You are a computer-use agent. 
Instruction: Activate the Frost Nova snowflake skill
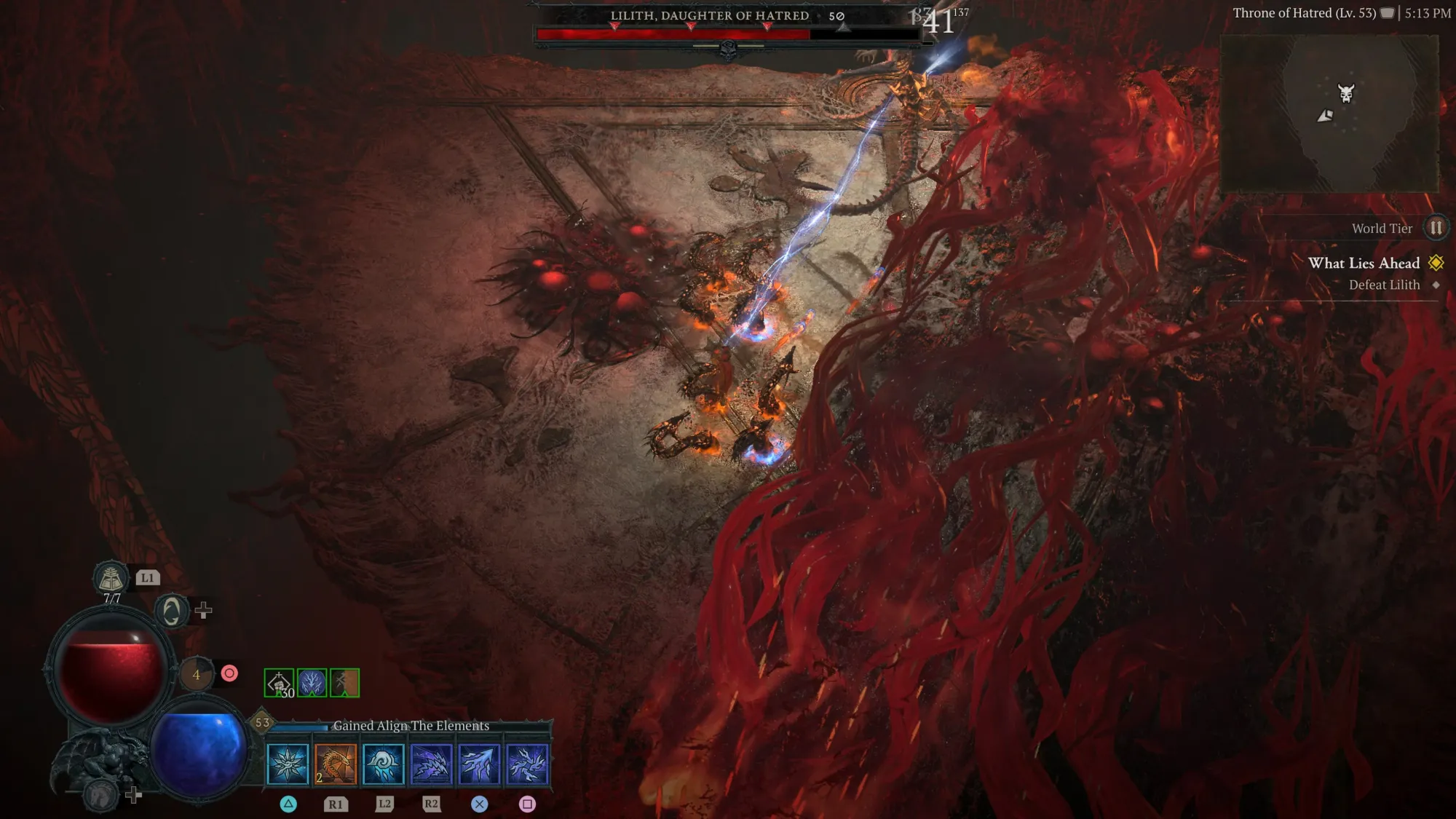[288, 764]
